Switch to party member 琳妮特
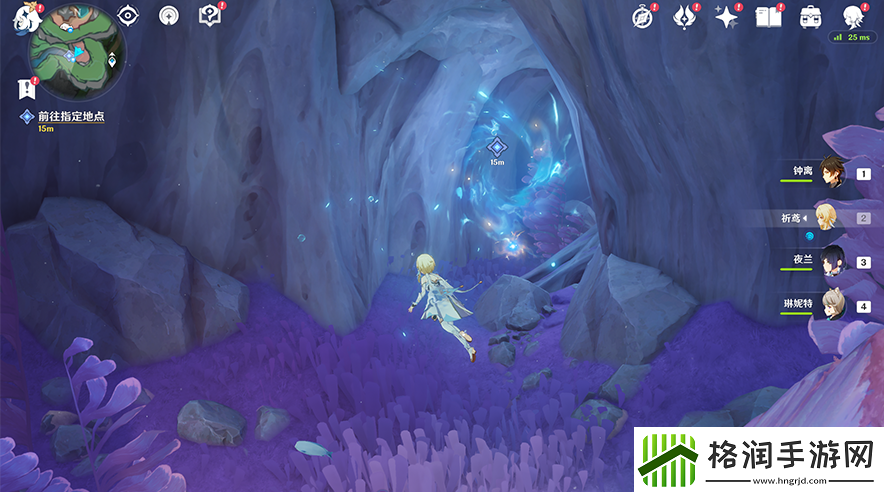 coord(832,305)
